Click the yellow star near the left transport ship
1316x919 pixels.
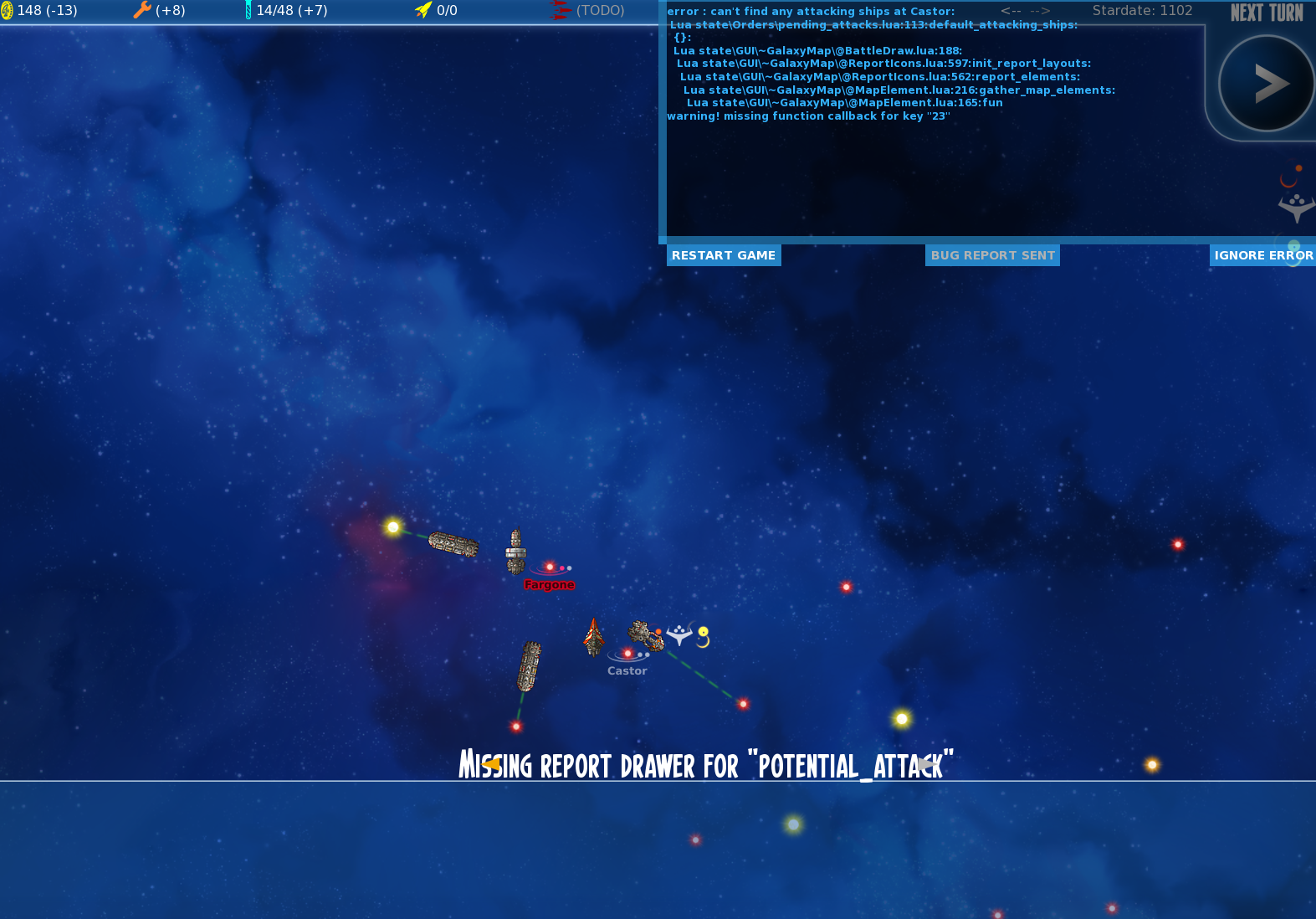392,527
